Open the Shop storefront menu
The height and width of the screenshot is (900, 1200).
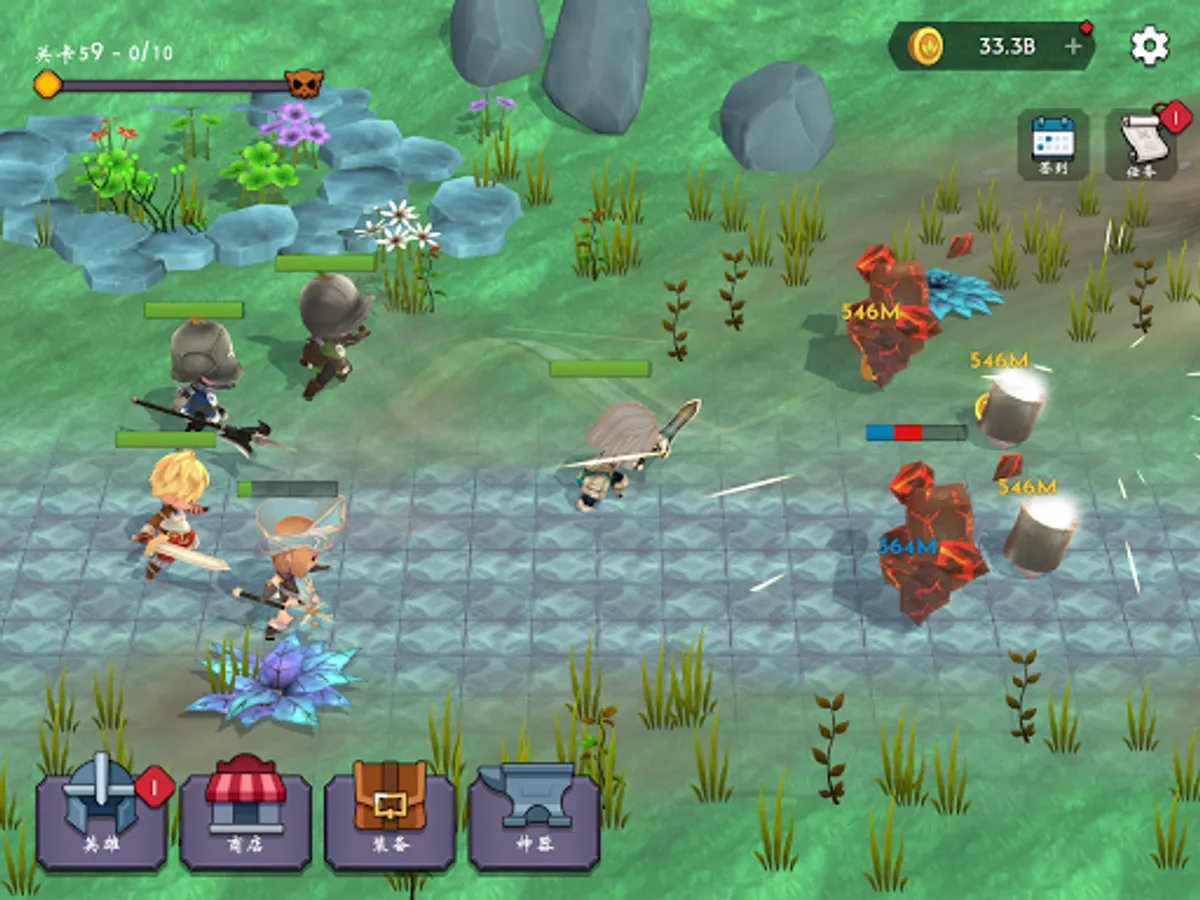(x=245, y=811)
